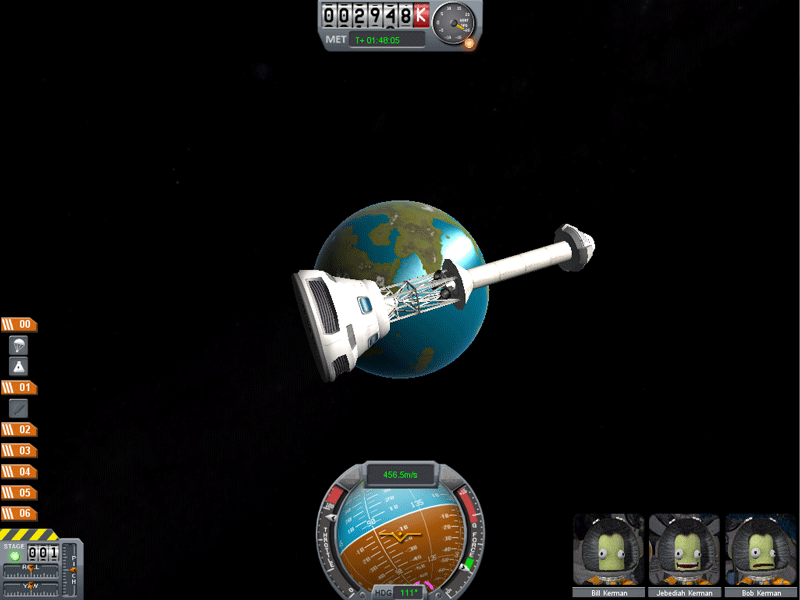Click the parachute icon in staging list

18,345
